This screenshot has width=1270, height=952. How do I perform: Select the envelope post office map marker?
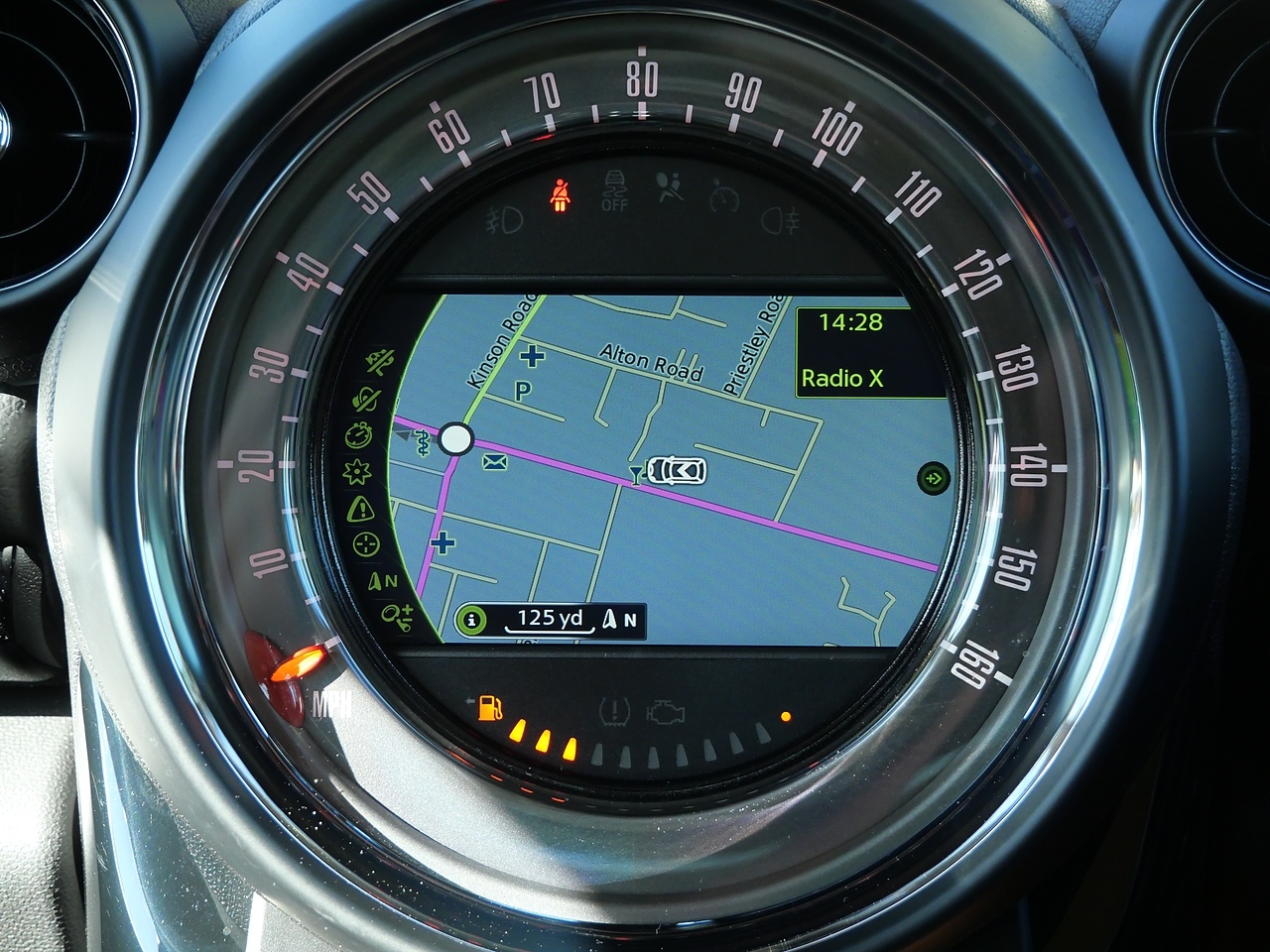(493, 462)
